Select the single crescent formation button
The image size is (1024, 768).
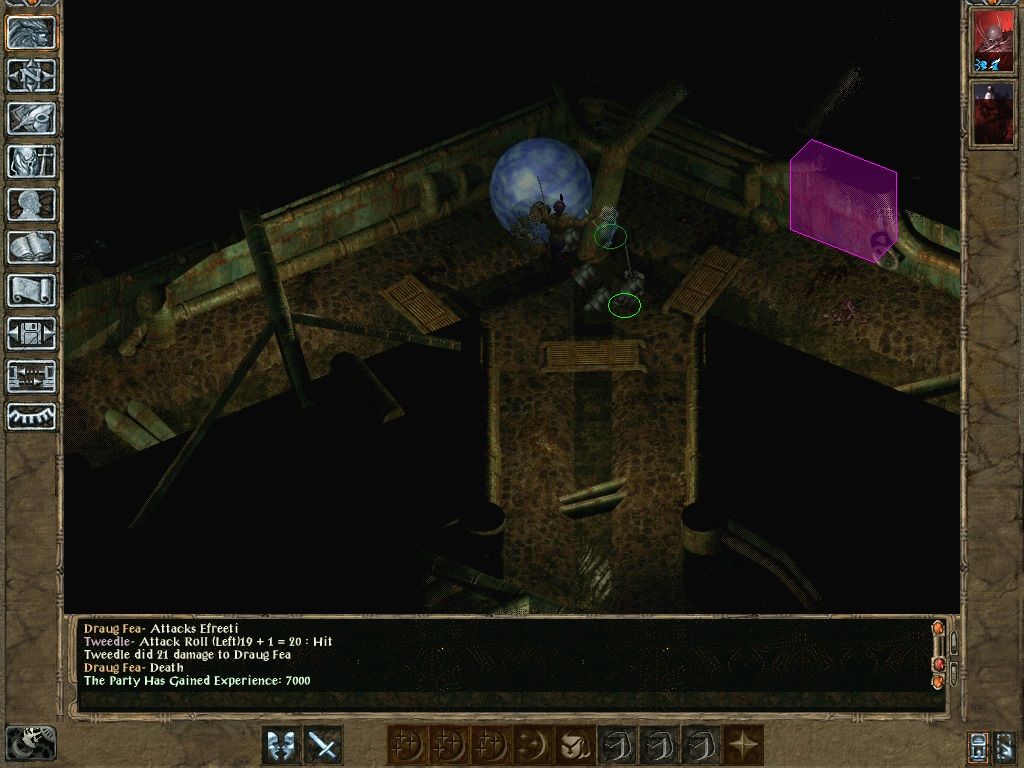pos(531,745)
